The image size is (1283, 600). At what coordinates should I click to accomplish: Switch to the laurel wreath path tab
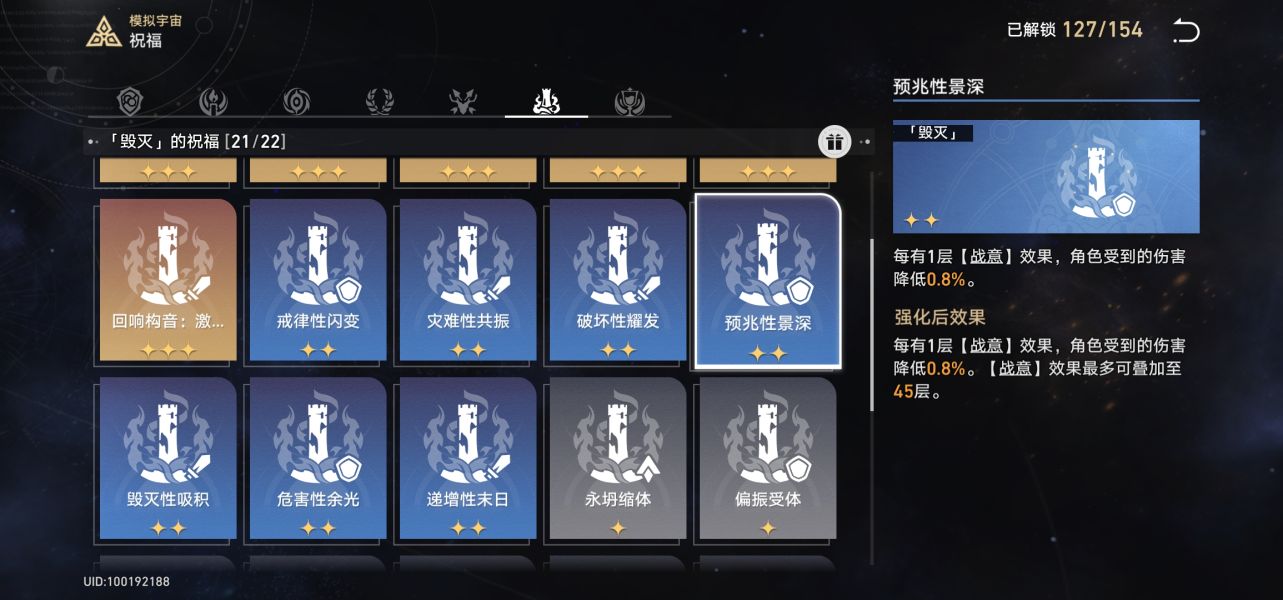380,101
